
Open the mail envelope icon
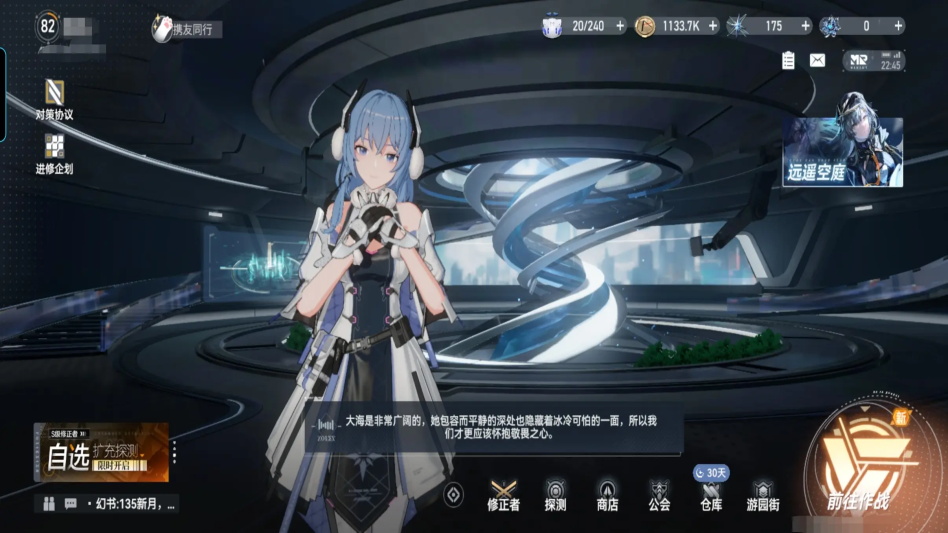[x=817, y=60]
